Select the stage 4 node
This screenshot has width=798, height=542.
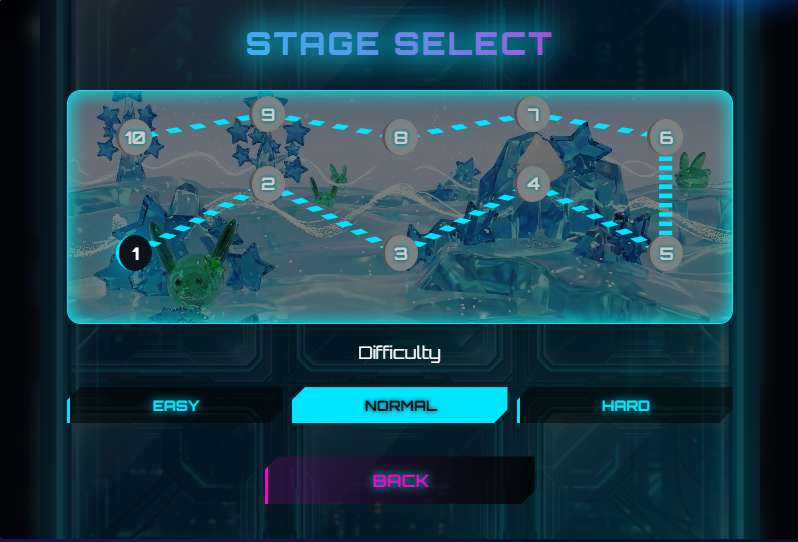(533, 184)
